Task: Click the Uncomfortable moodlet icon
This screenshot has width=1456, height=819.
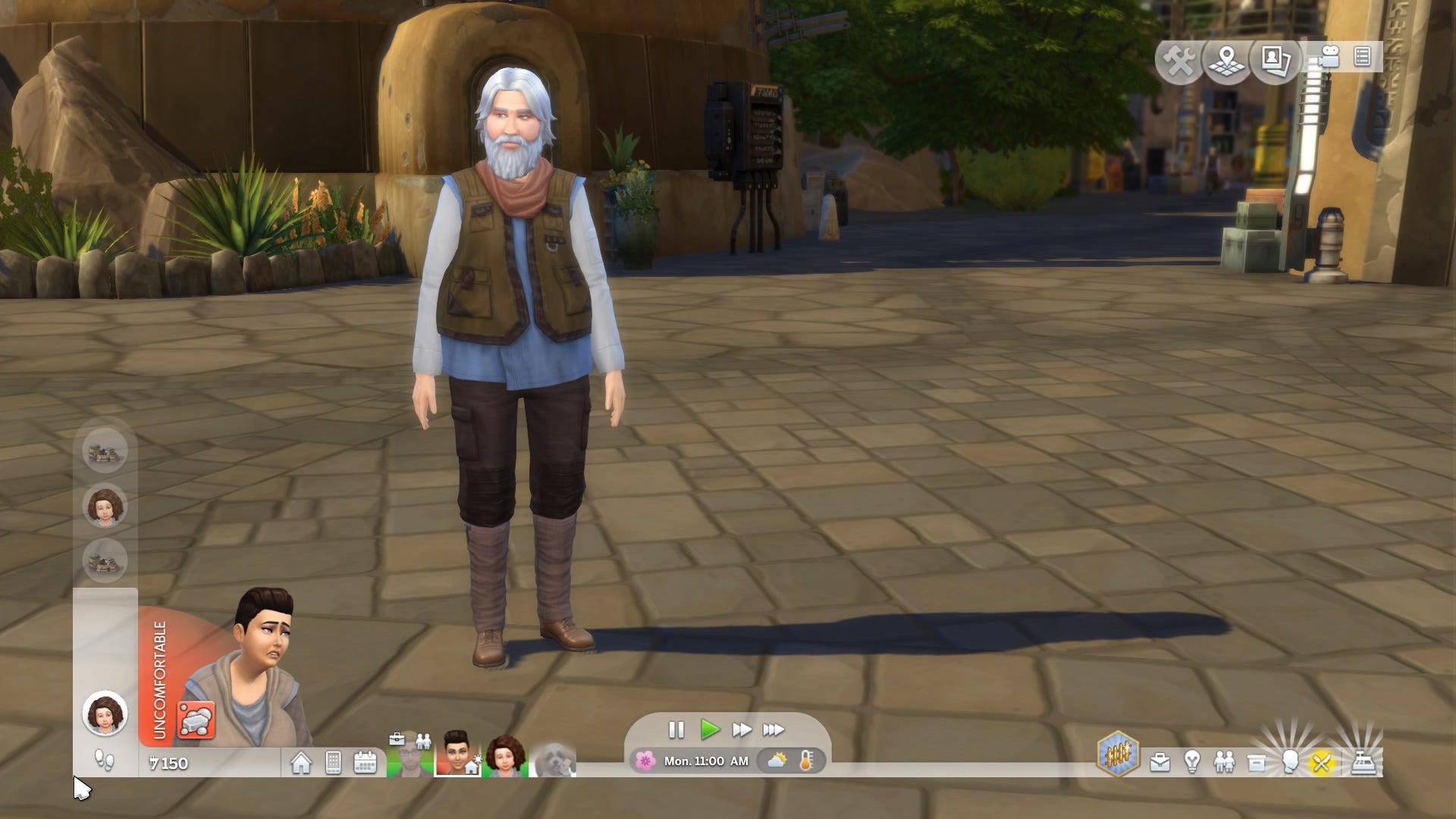Action: click(x=196, y=720)
